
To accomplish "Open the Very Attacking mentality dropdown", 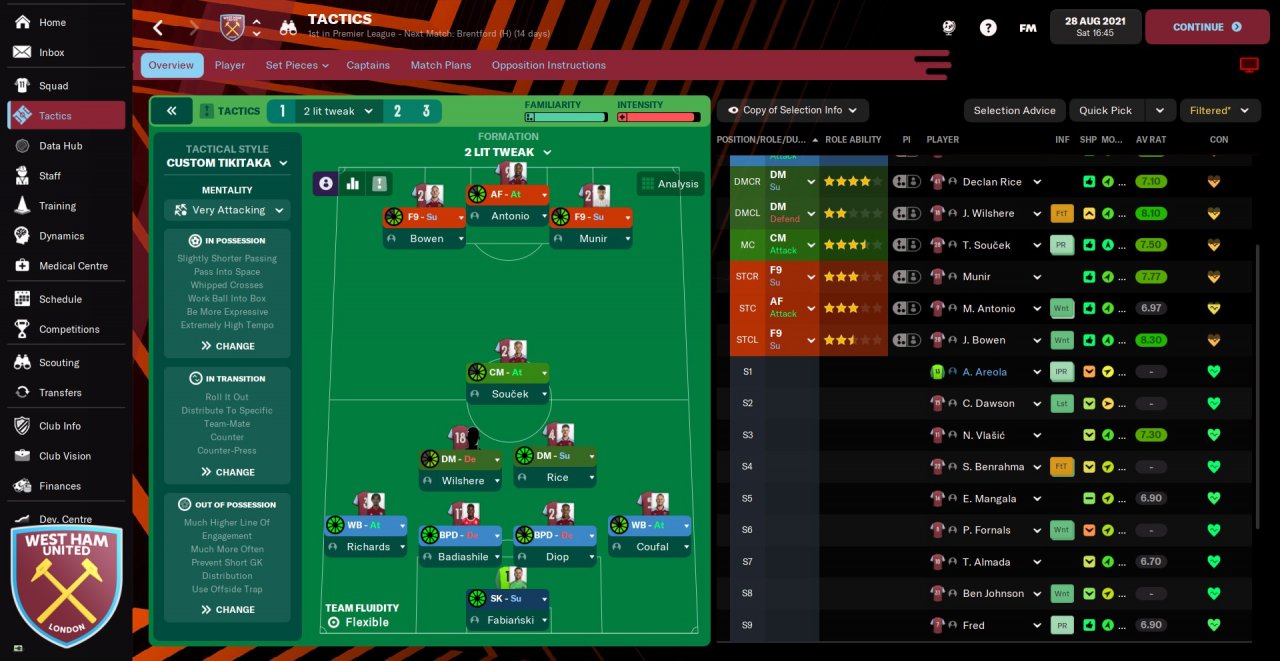I will coord(227,210).
